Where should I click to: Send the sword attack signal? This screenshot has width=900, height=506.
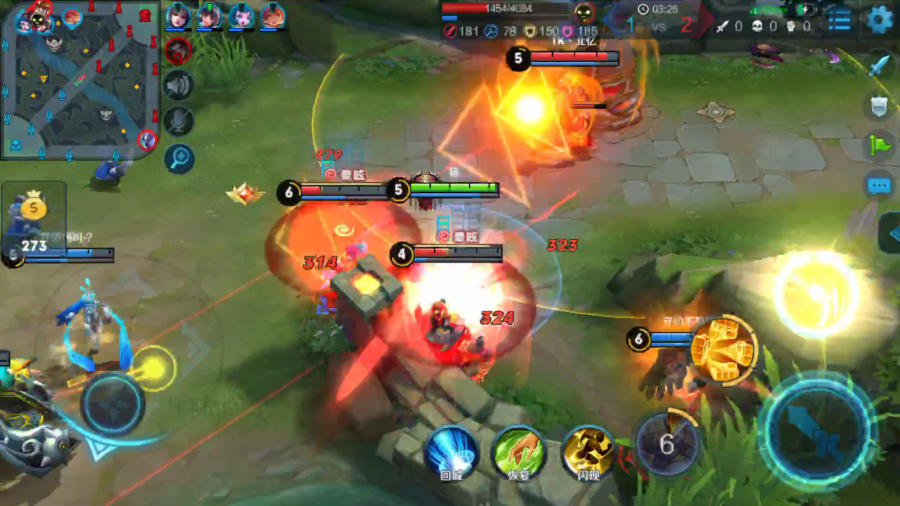click(x=879, y=66)
